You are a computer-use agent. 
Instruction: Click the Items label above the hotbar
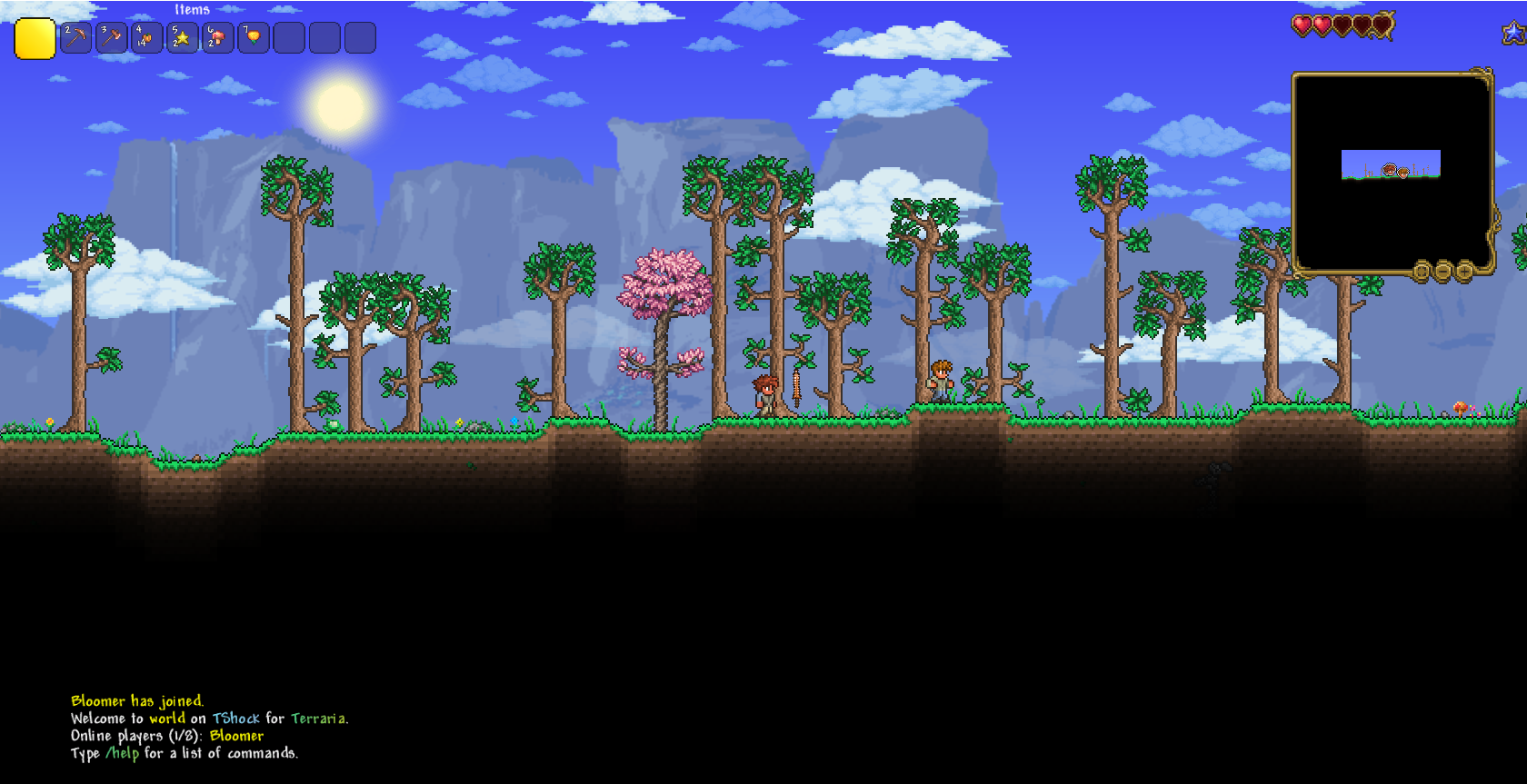pos(191,9)
